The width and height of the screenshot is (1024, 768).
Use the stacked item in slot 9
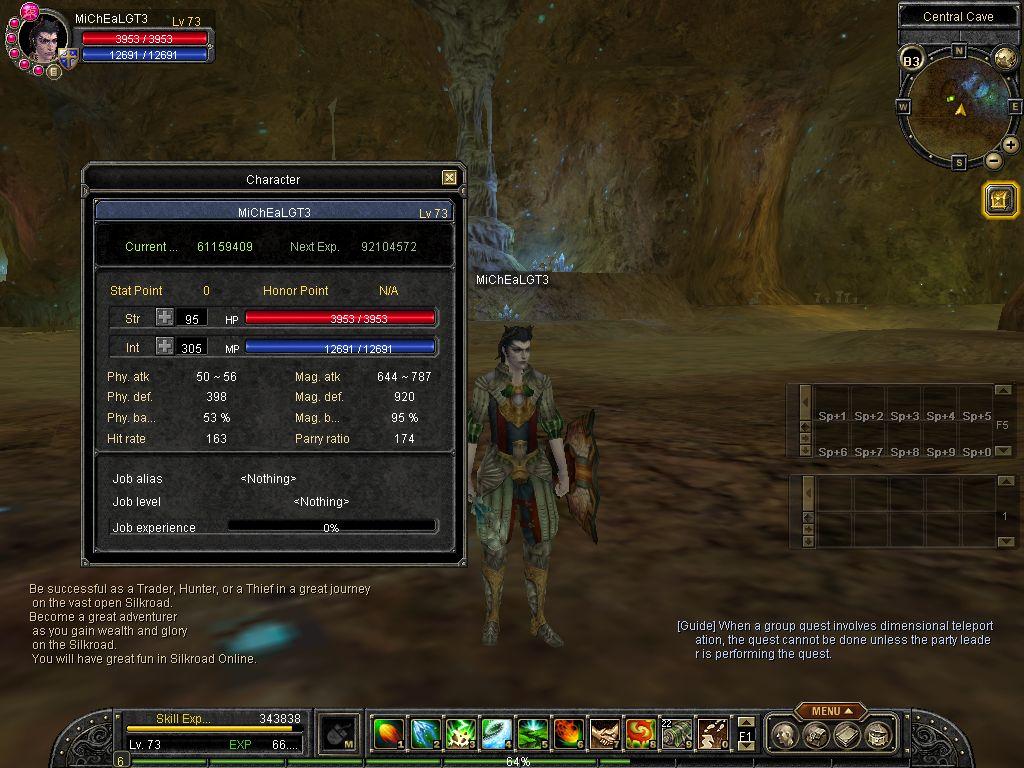click(x=676, y=735)
